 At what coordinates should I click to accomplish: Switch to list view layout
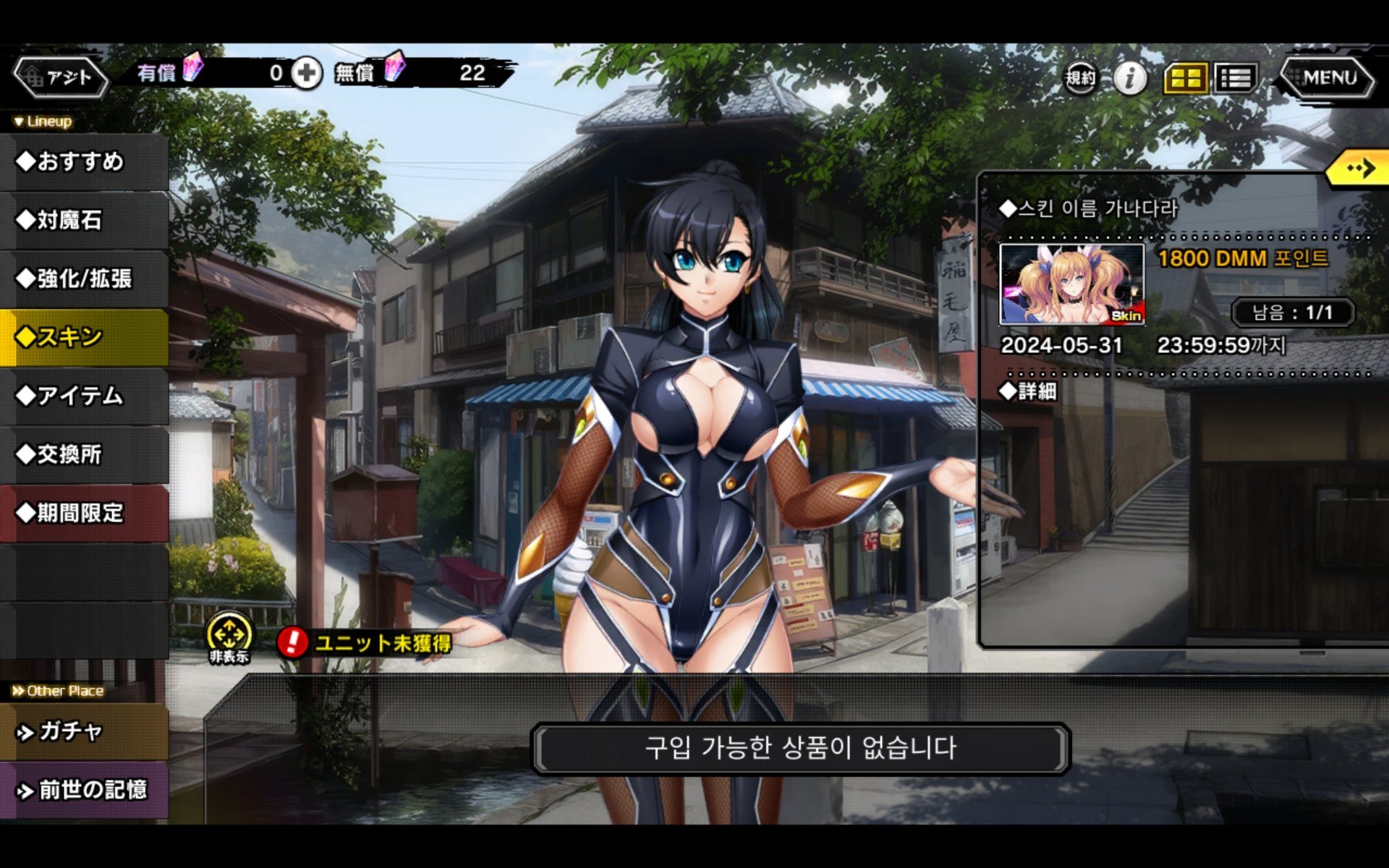point(1235,78)
